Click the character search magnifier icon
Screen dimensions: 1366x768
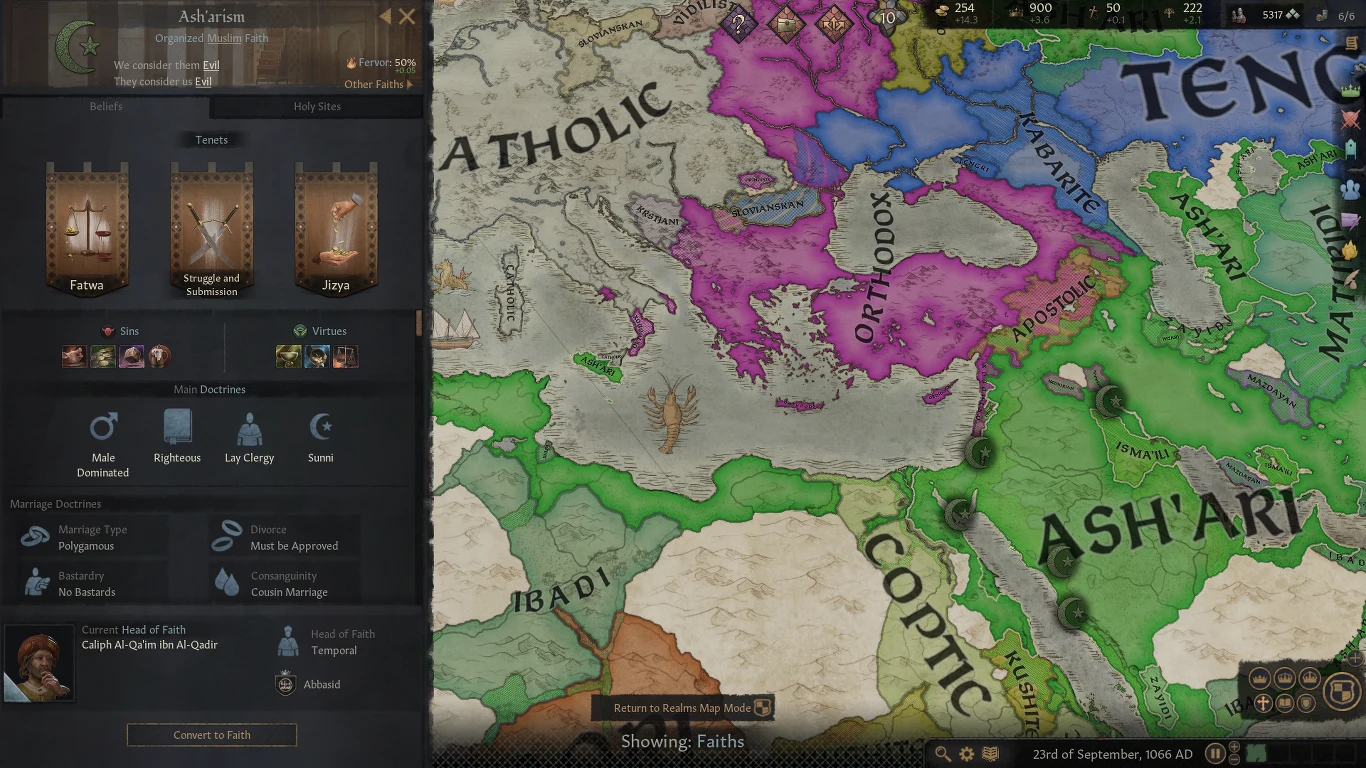pos(944,753)
